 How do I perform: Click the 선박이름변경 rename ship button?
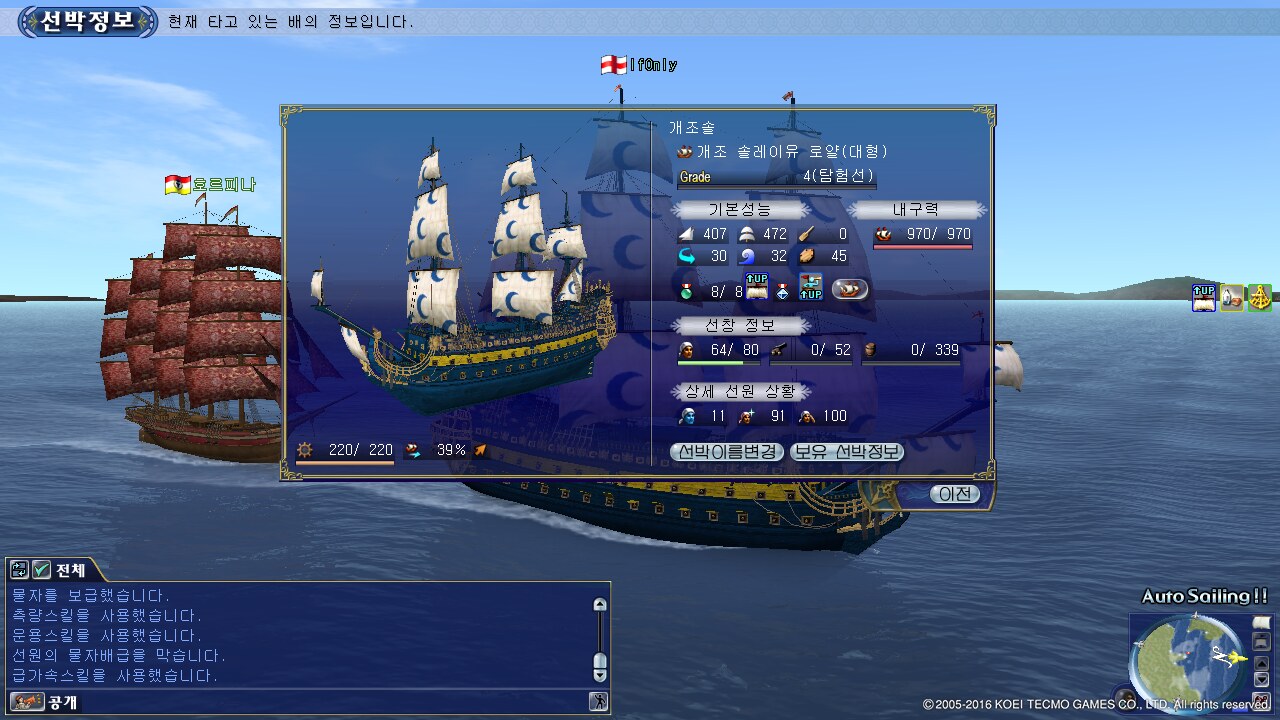[727, 452]
